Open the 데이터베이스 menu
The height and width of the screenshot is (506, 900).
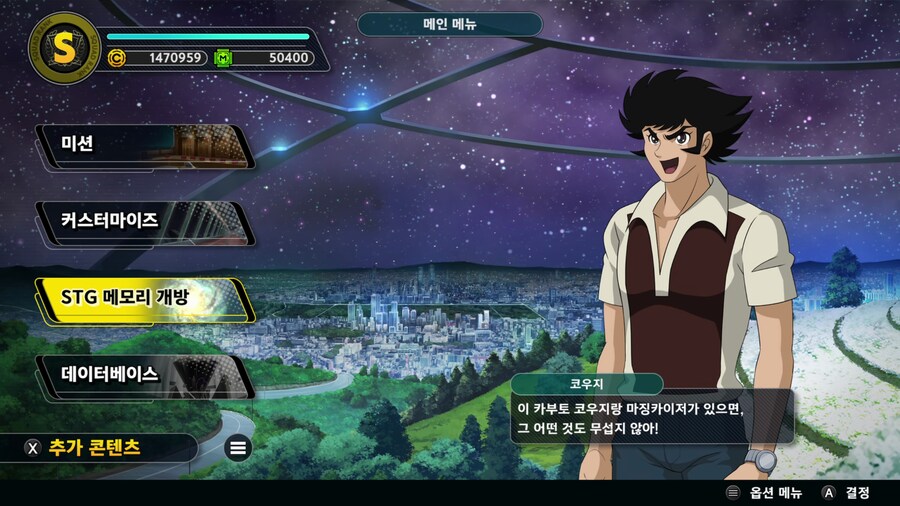(x=140, y=375)
